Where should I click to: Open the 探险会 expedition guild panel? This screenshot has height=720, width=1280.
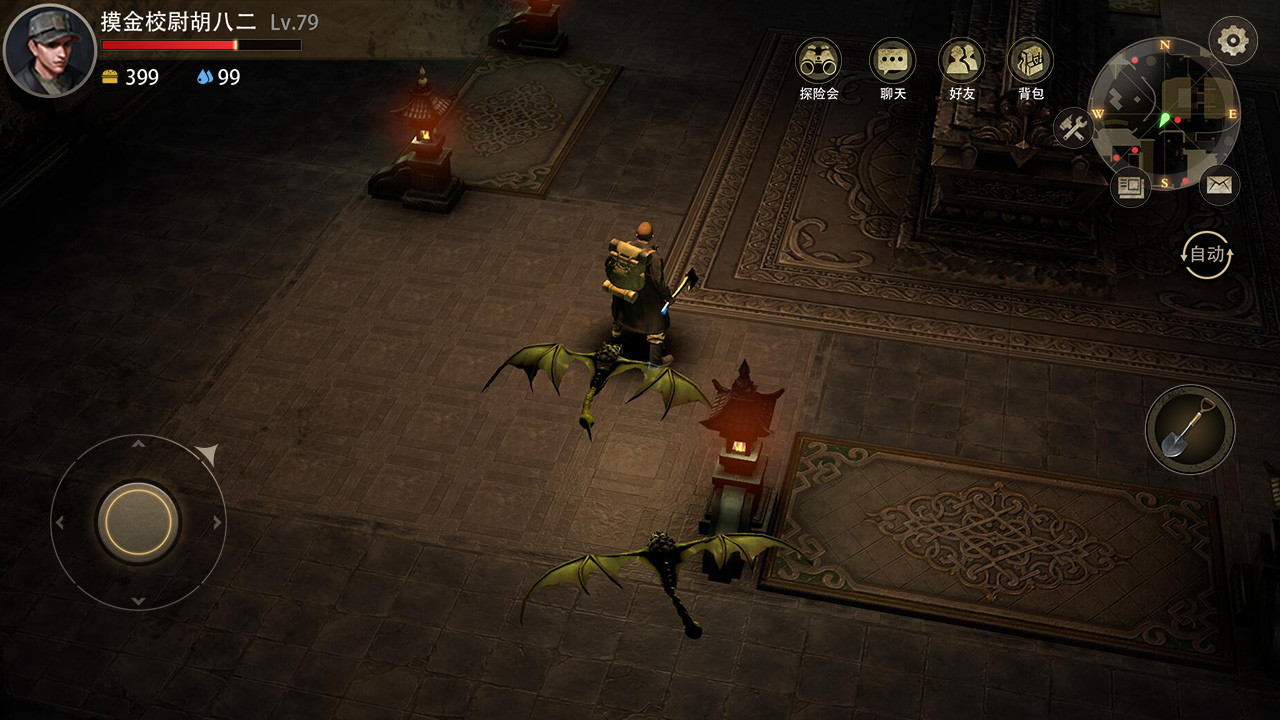818,60
